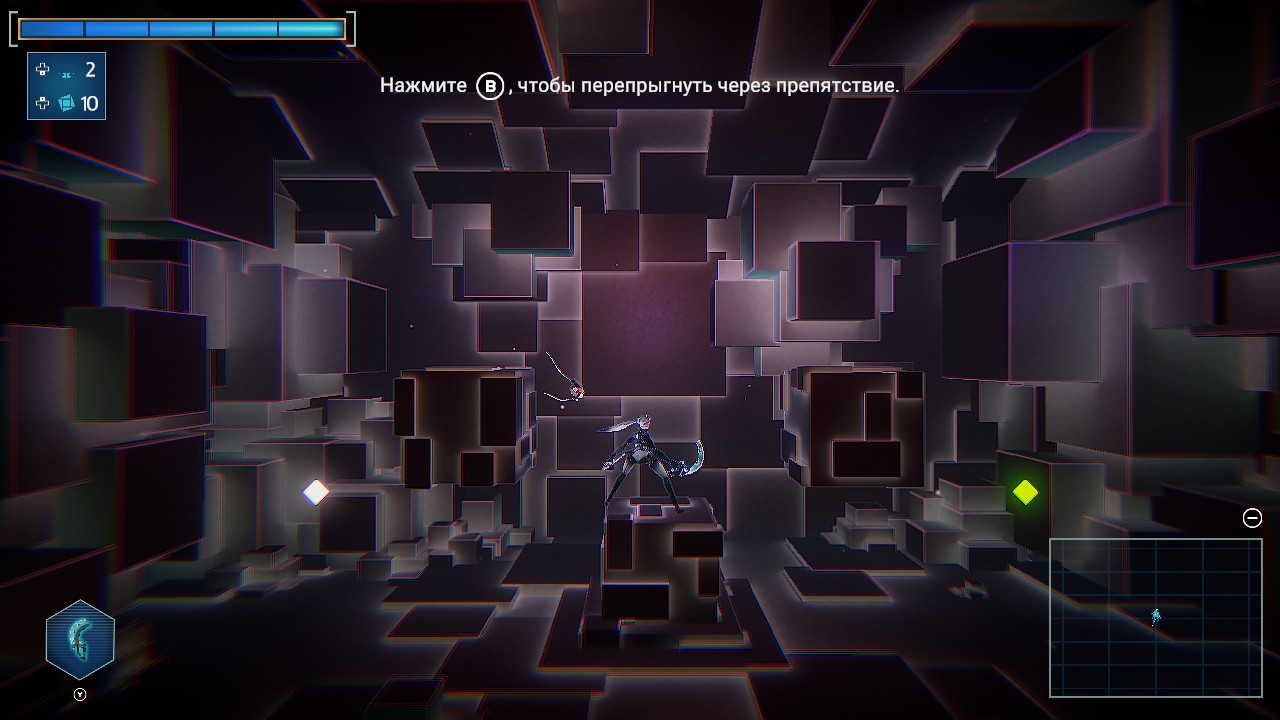Screen dimensions: 1280x720
Task: Use the cyan cube item showing count 10
Action: tap(67, 103)
